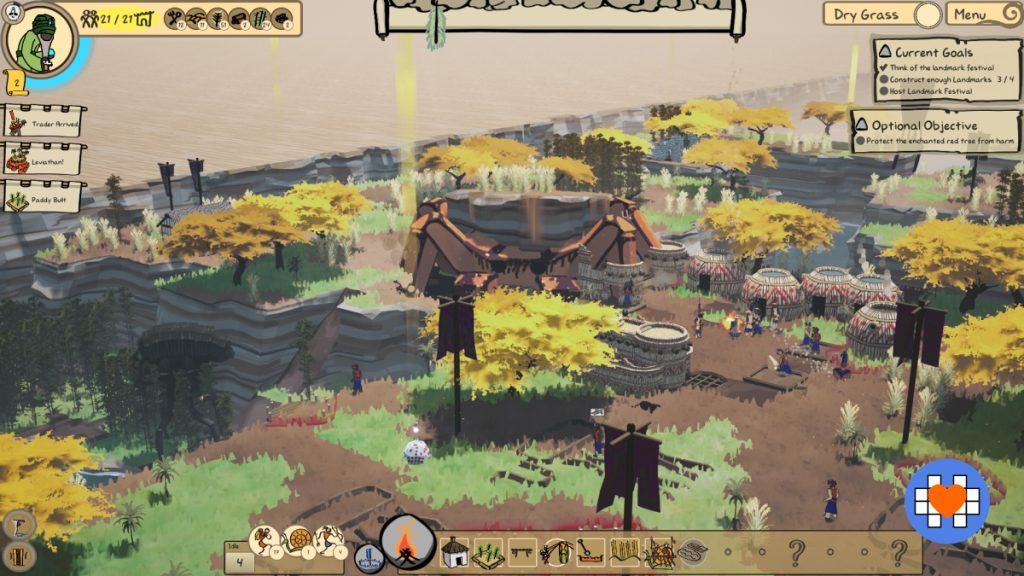Choose the paddy field building icon
The width and height of the screenshot is (1024, 576).
487,552
